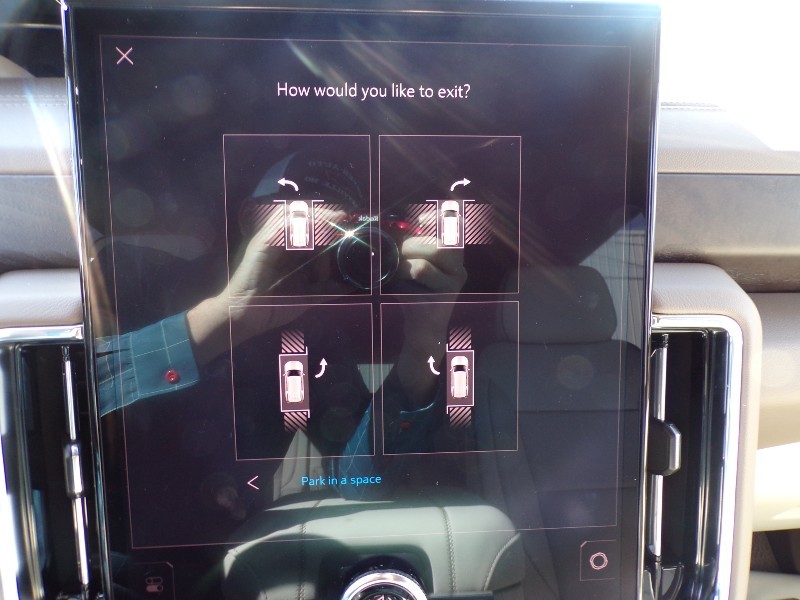
Task: Choose the exit-left from perpendicular space option
Action: click(x=297, y=214)
